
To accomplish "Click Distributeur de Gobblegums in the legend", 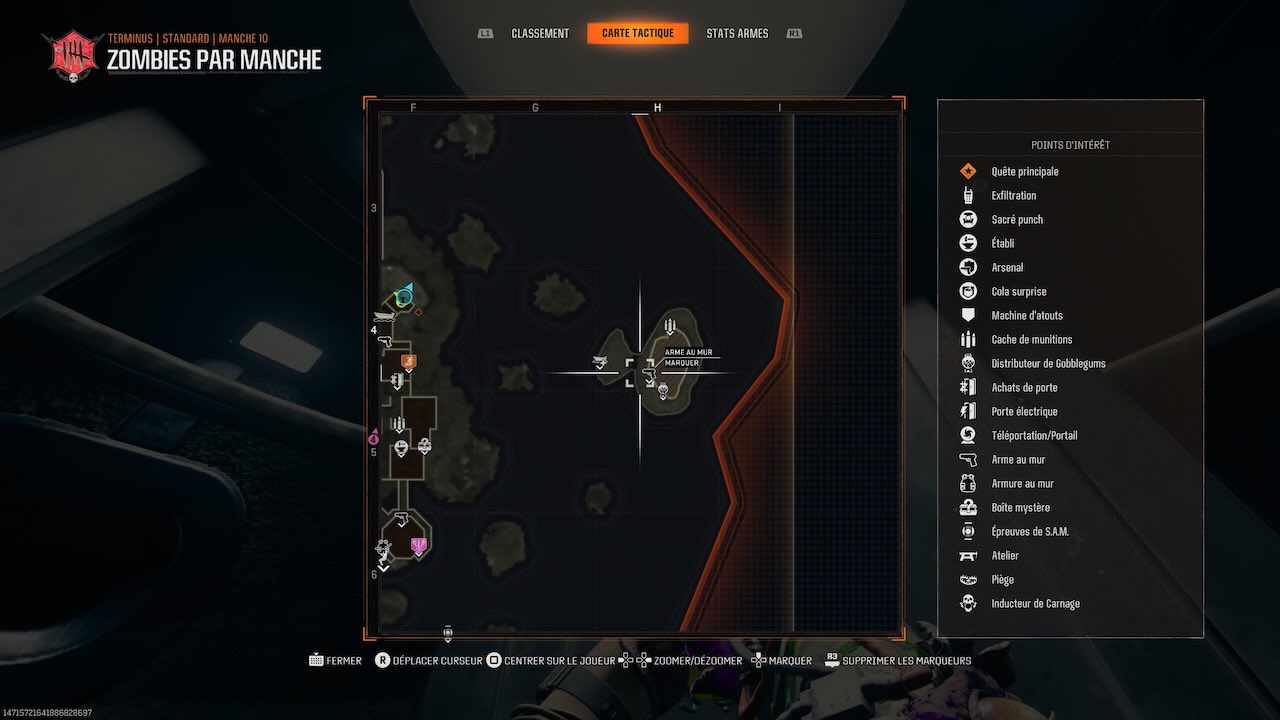I will click(x=1048, y=363).
